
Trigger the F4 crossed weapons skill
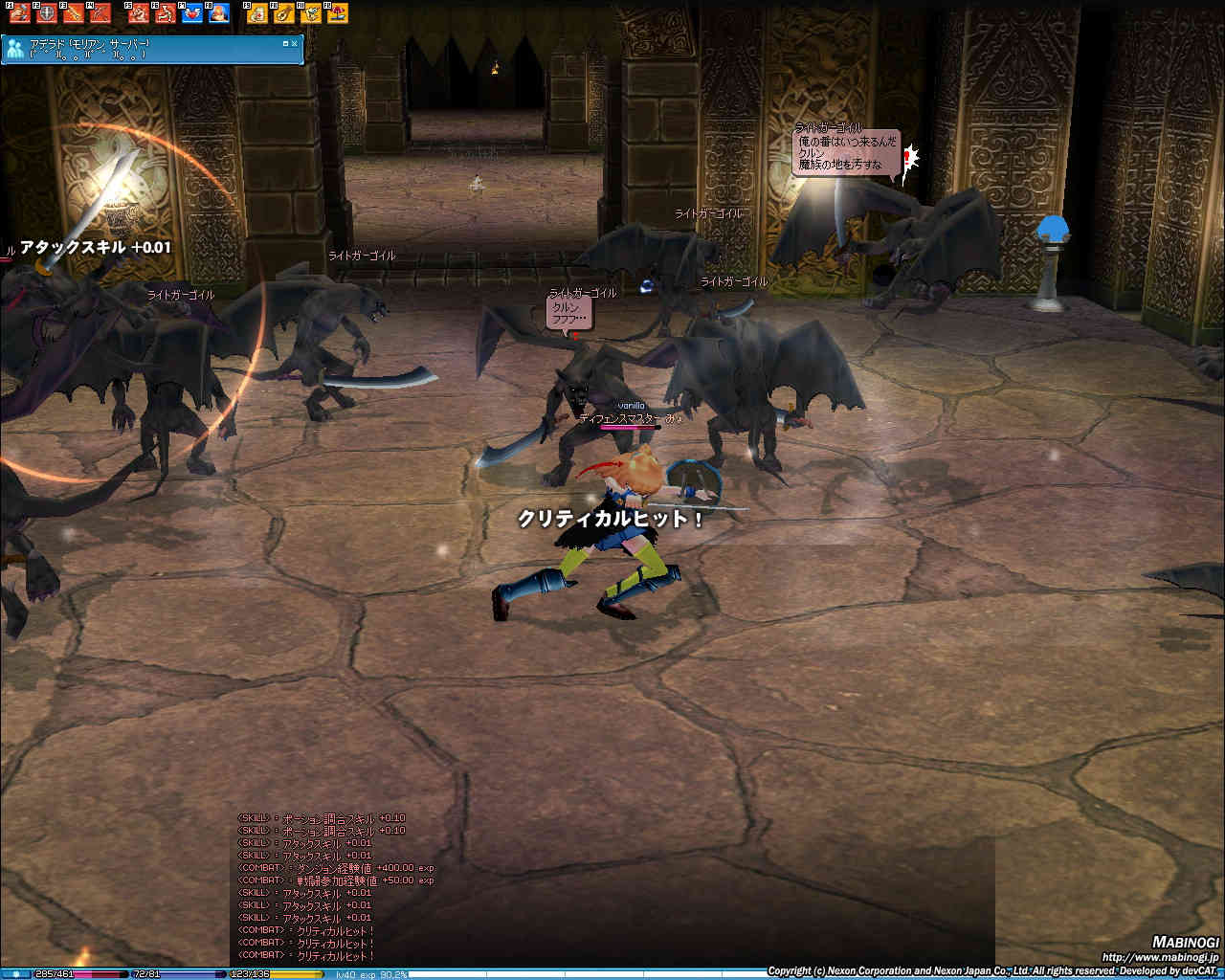pyautogui.click(x=100, y=13)
